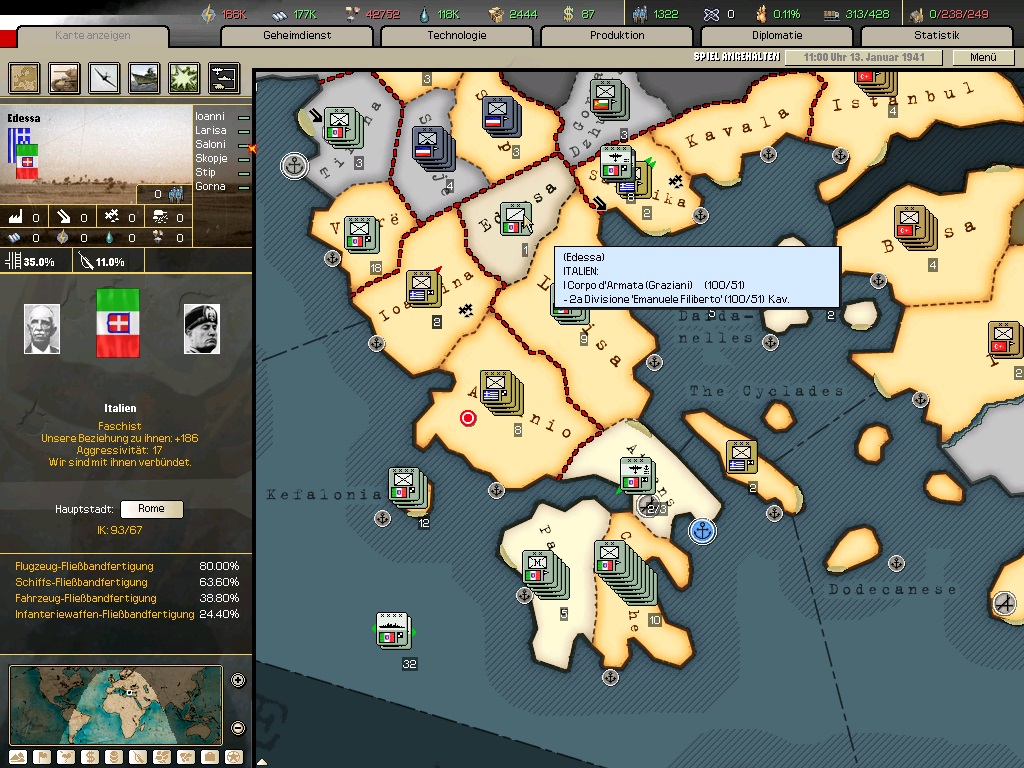
Task: Open the Menü button
Action: [x=983, y=58]
